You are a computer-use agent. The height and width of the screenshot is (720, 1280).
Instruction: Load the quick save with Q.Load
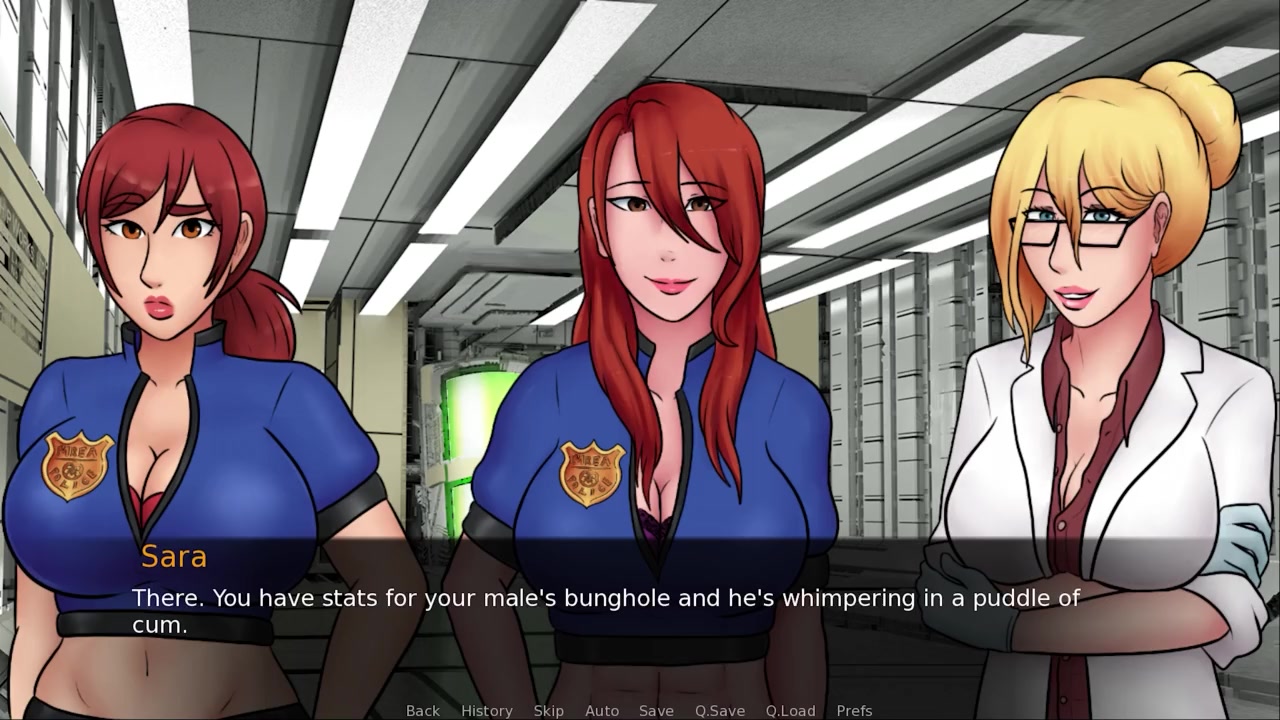791,710
